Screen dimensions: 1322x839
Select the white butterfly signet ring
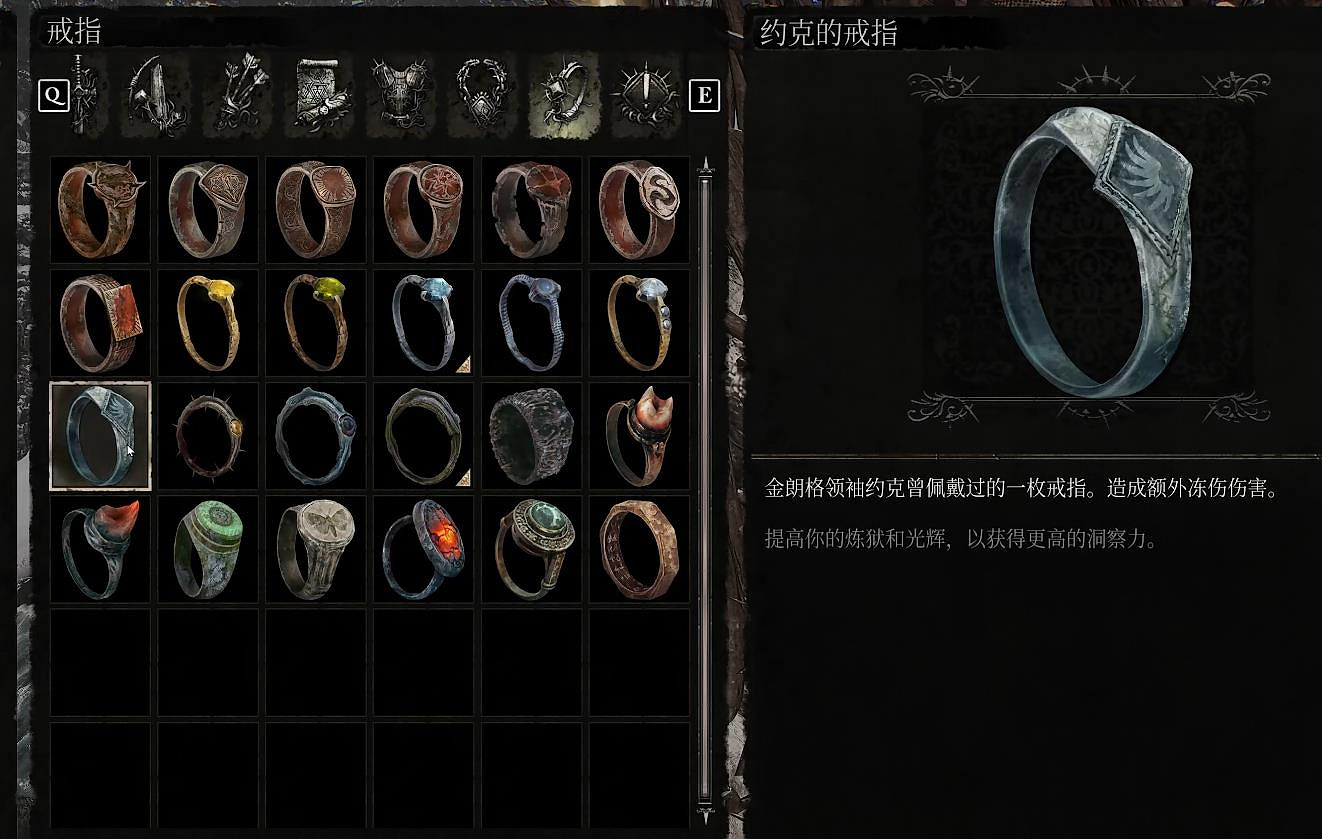pyautogui.click(x=315, y=548)
